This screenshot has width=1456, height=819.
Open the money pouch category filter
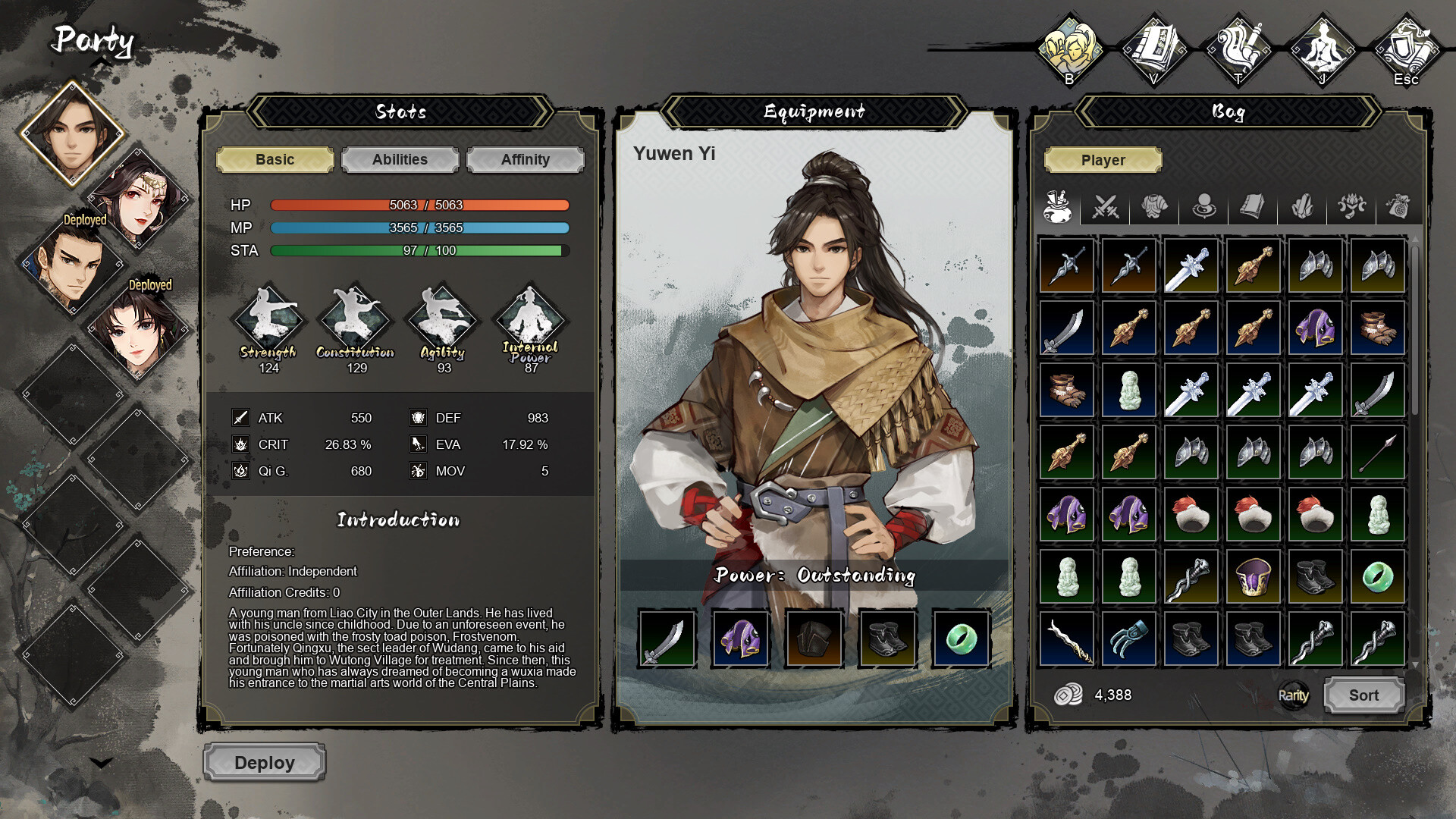pyautogui.click(x=1399, y=206)
